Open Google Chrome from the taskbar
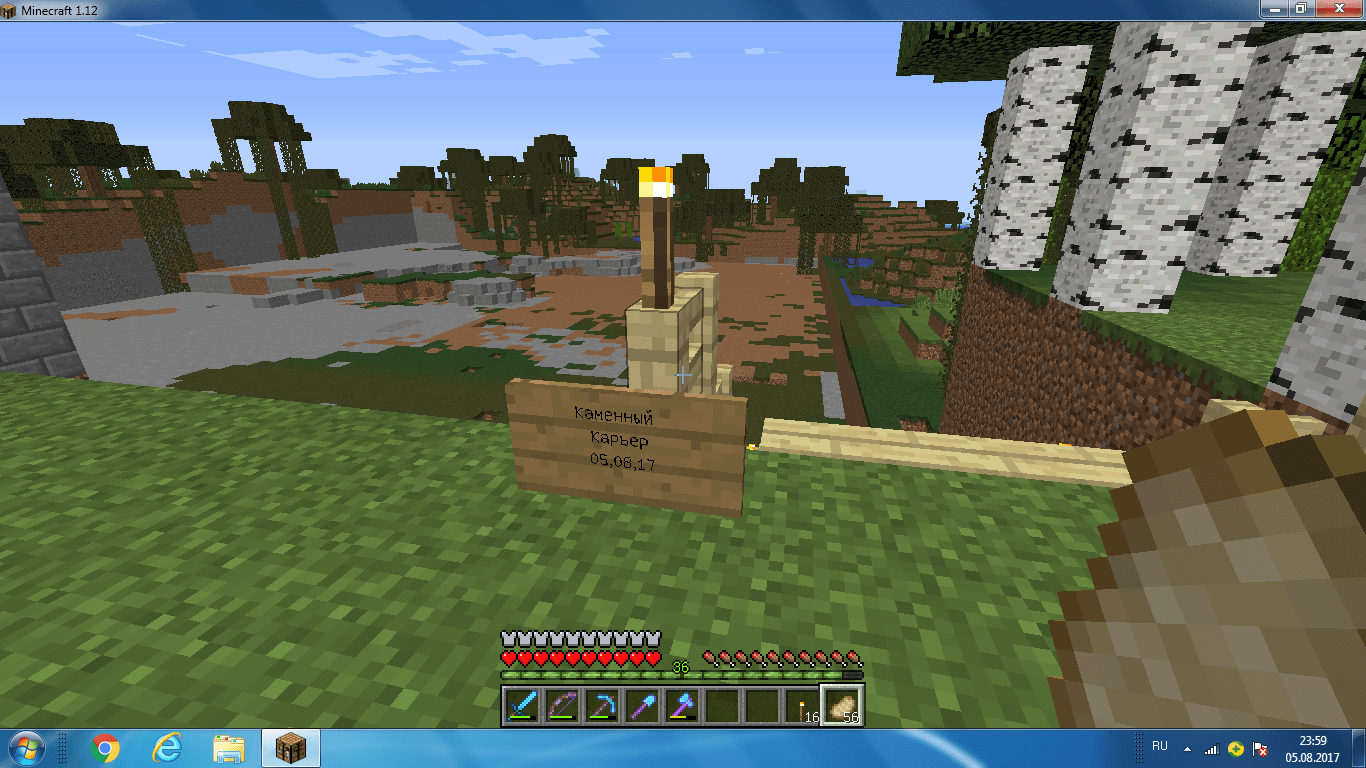1366x768 pixels. (x=105, y=748)
